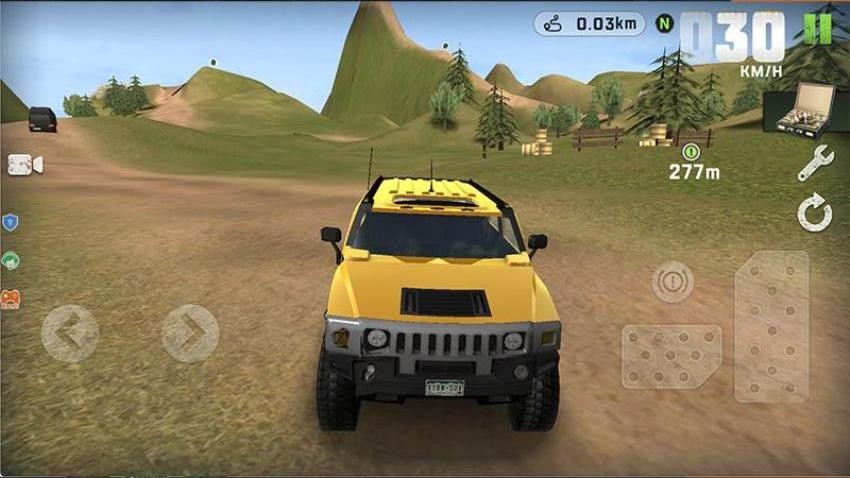Open the orange gamepad overlay icon
This screenshot has height=478, width=850.
(10, 299)
